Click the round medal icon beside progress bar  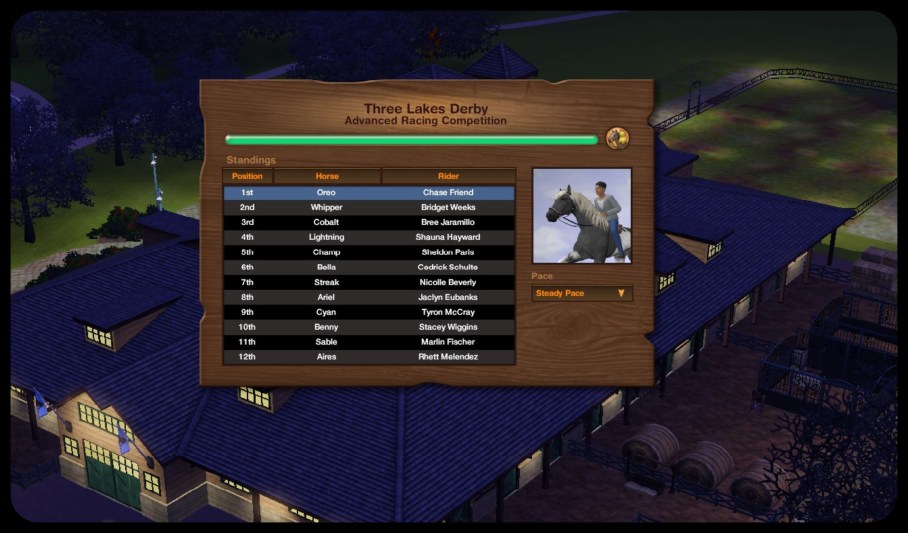[617, 139]
